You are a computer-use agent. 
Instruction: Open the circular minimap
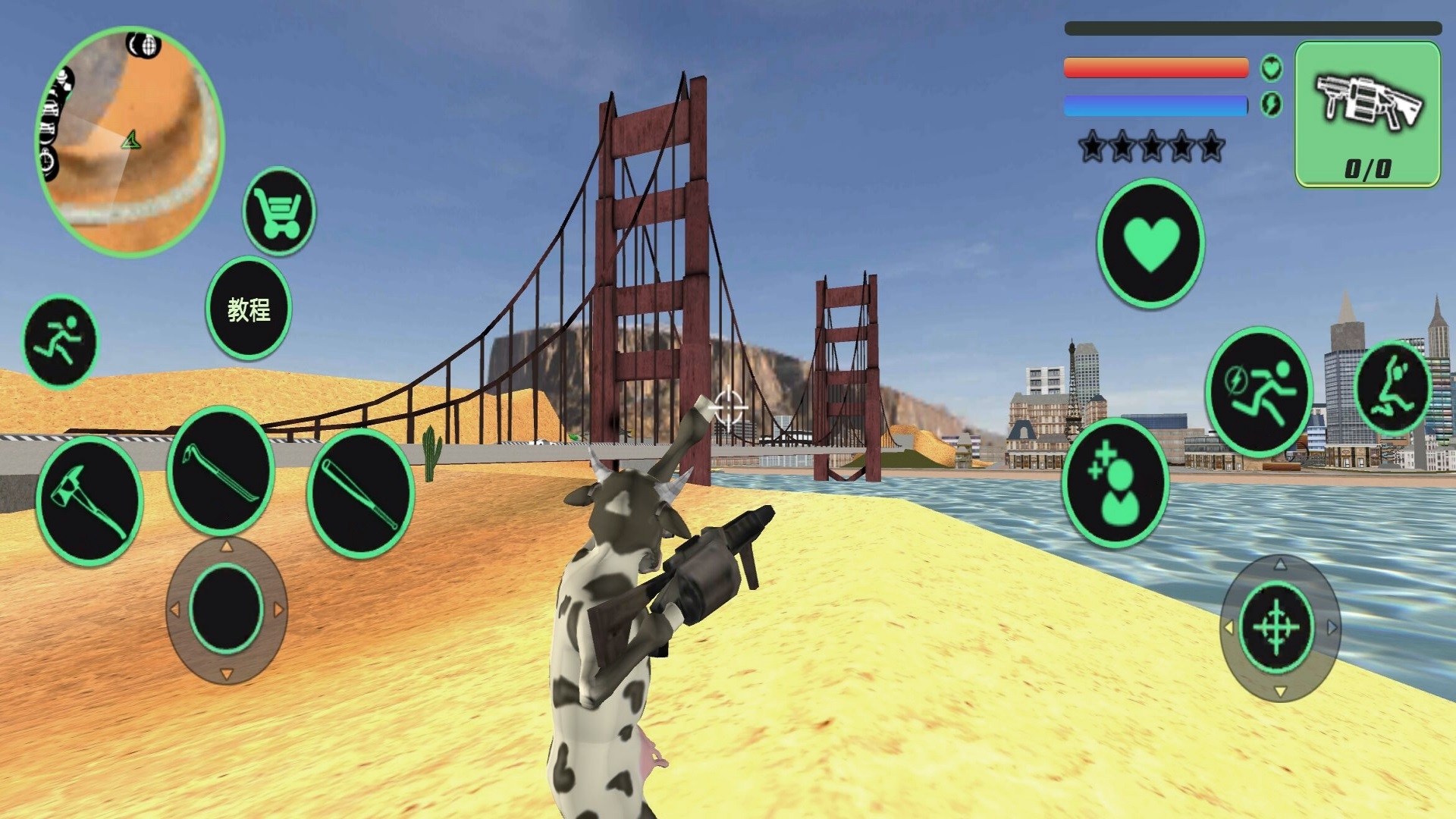130,141
